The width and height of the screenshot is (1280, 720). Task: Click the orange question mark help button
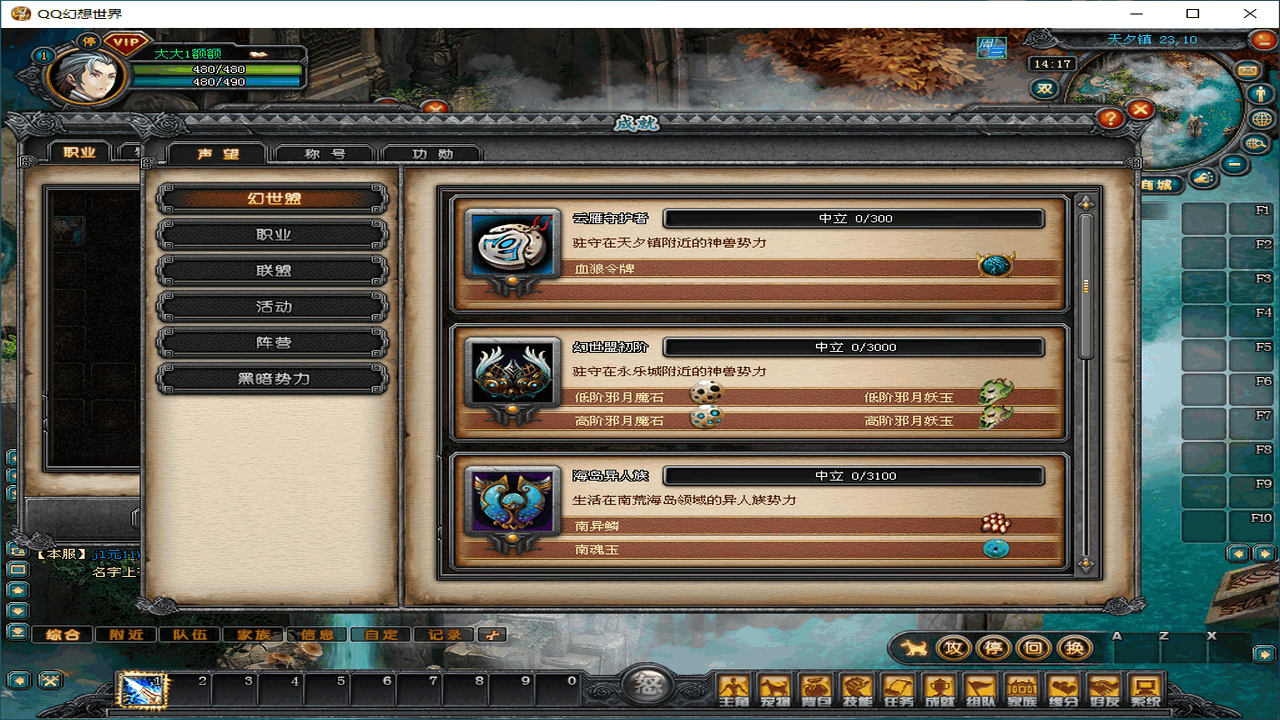1110,119
